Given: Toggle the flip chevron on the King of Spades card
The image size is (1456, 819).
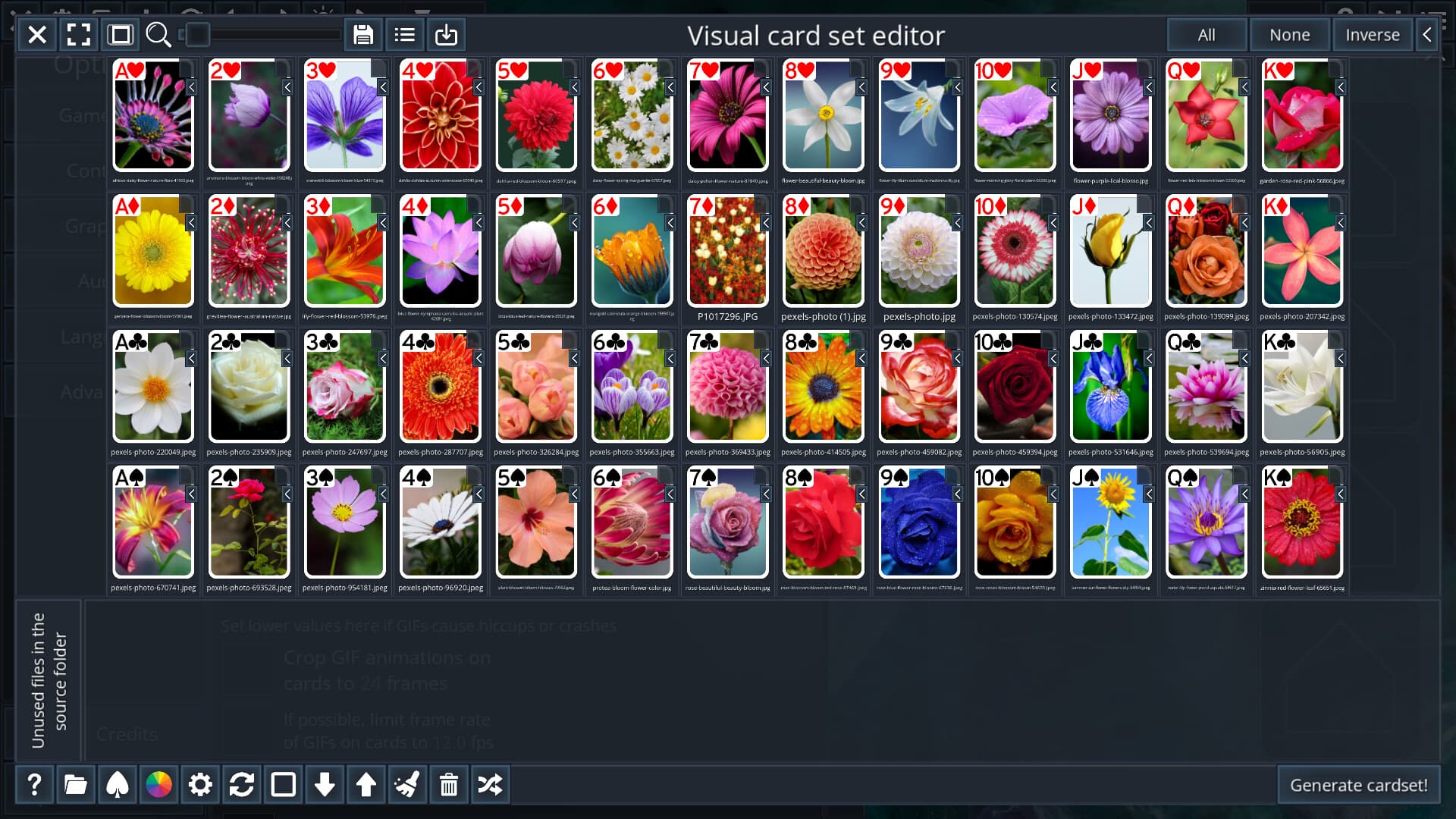Looking at the screenshot, I should 1341,494.
